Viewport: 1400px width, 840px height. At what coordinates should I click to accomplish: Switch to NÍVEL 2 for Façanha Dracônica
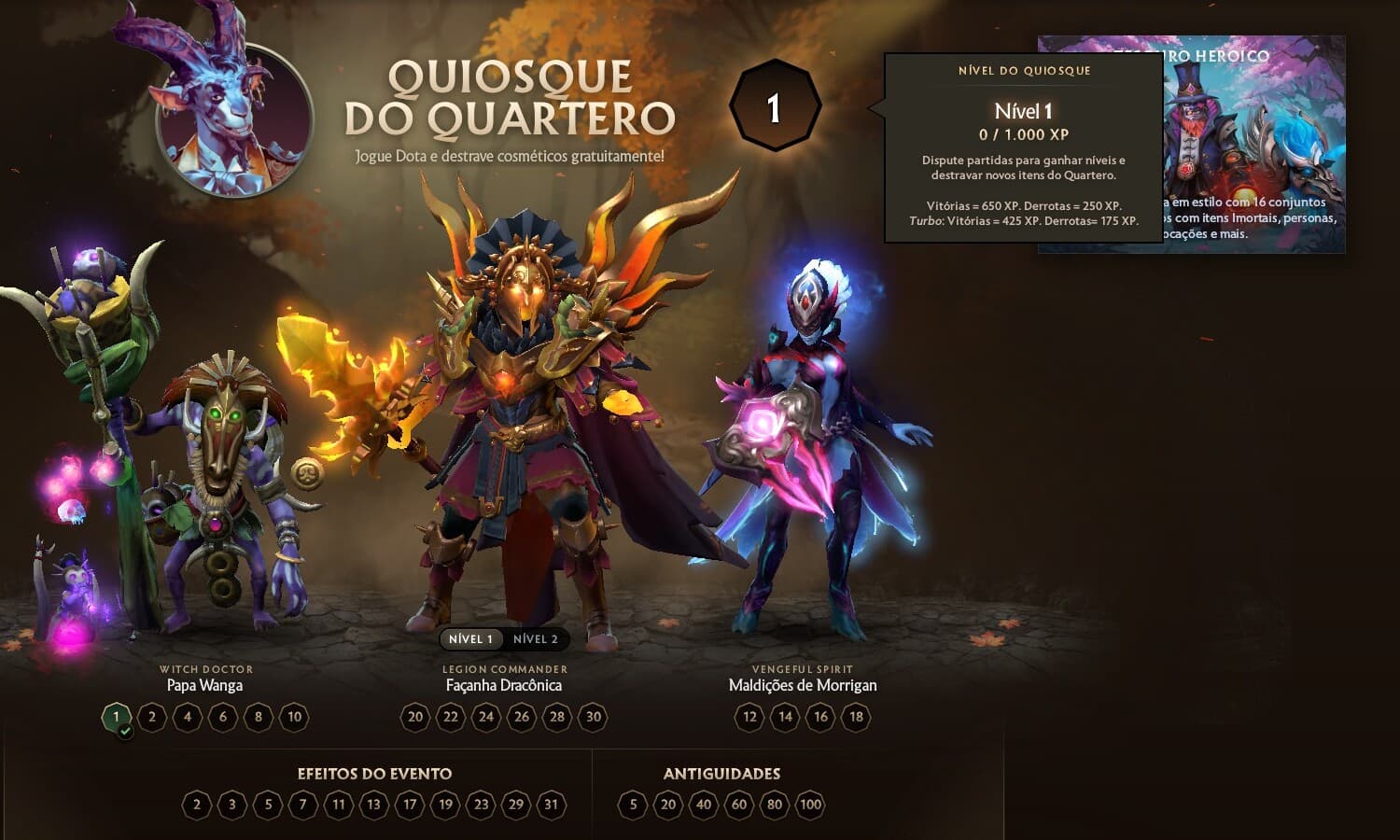537,639
